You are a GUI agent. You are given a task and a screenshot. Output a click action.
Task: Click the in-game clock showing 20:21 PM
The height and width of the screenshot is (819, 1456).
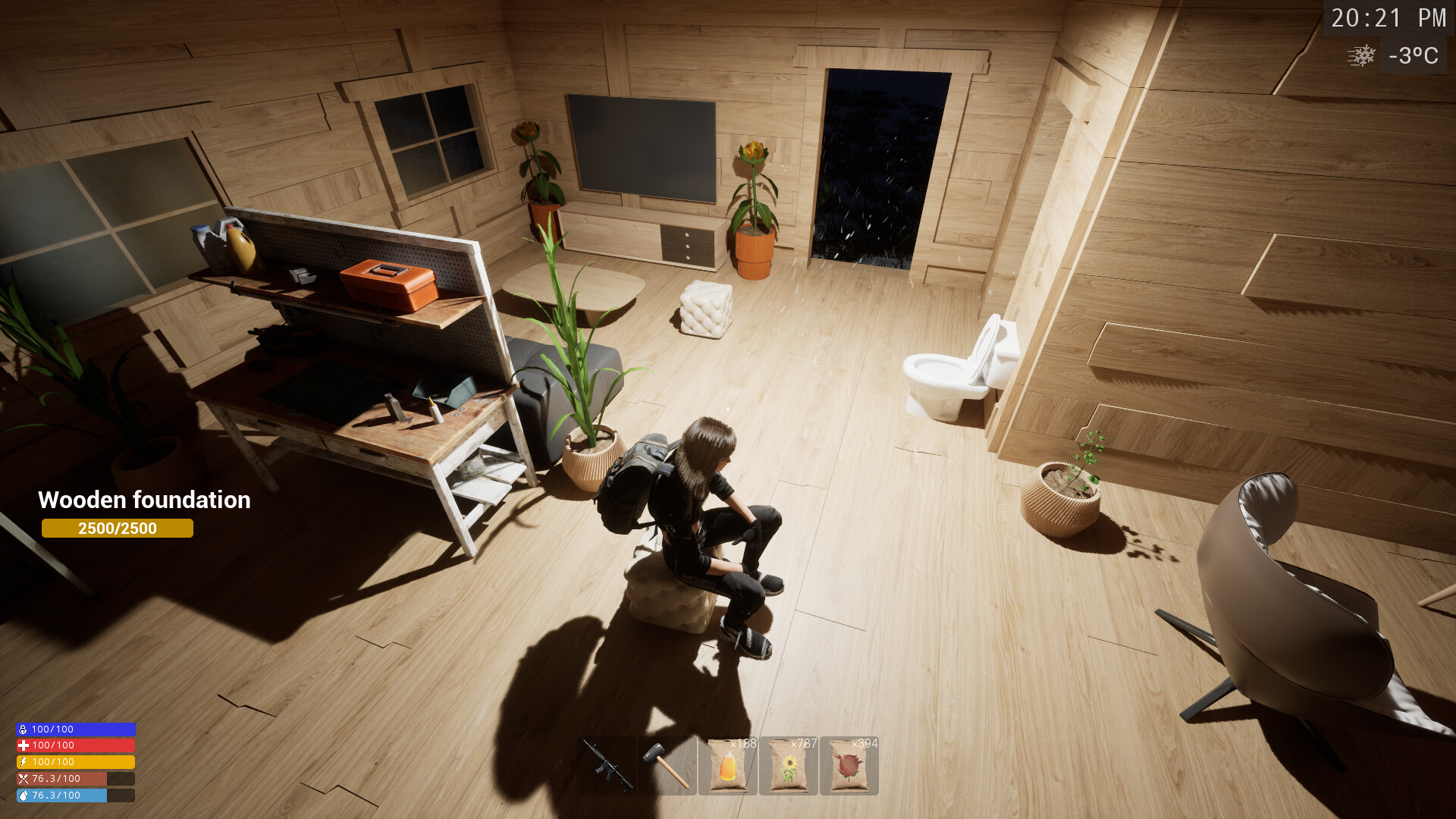[1388, 17]
